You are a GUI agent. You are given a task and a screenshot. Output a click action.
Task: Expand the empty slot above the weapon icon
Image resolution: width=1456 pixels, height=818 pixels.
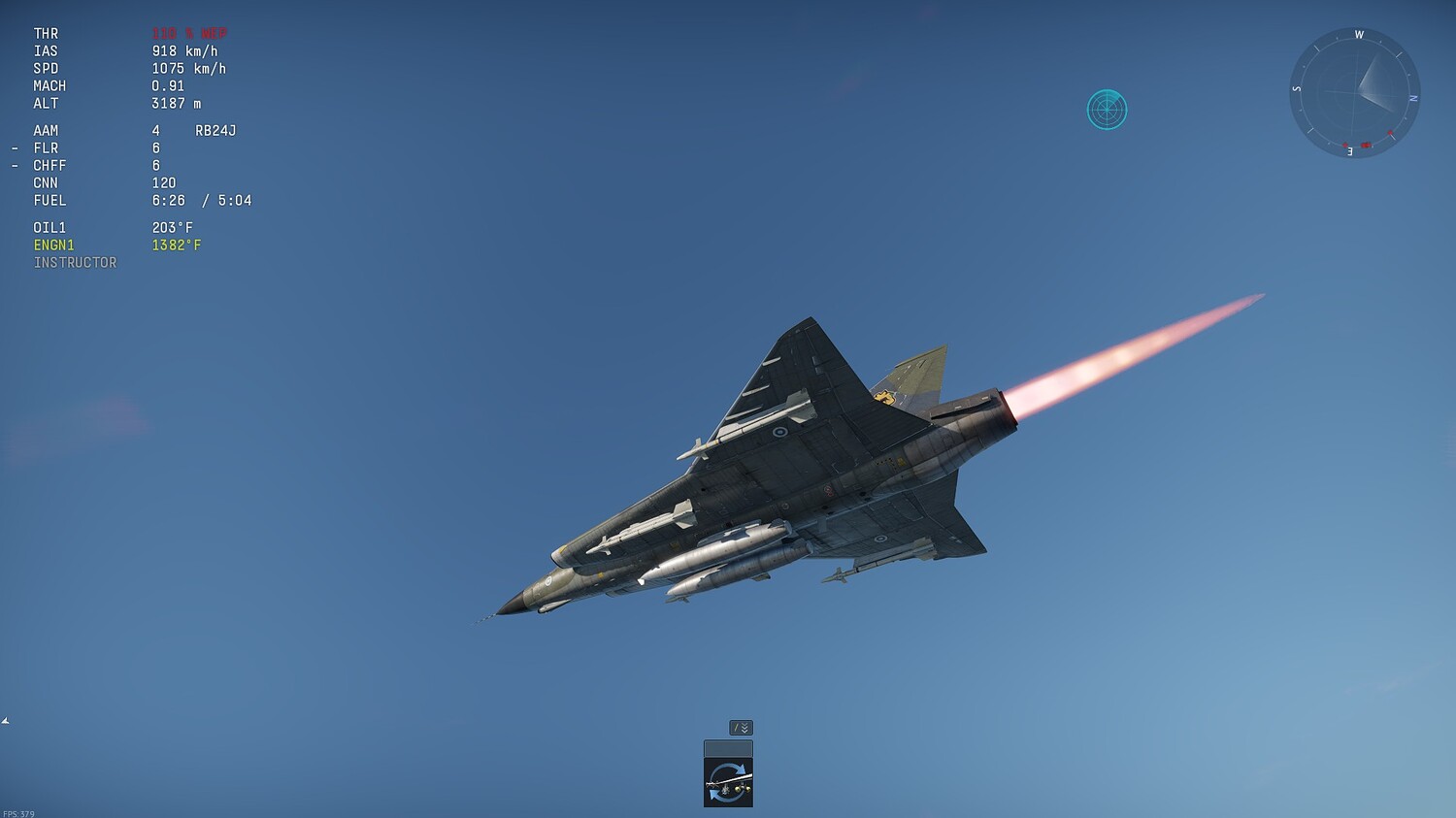coord(728,747)
